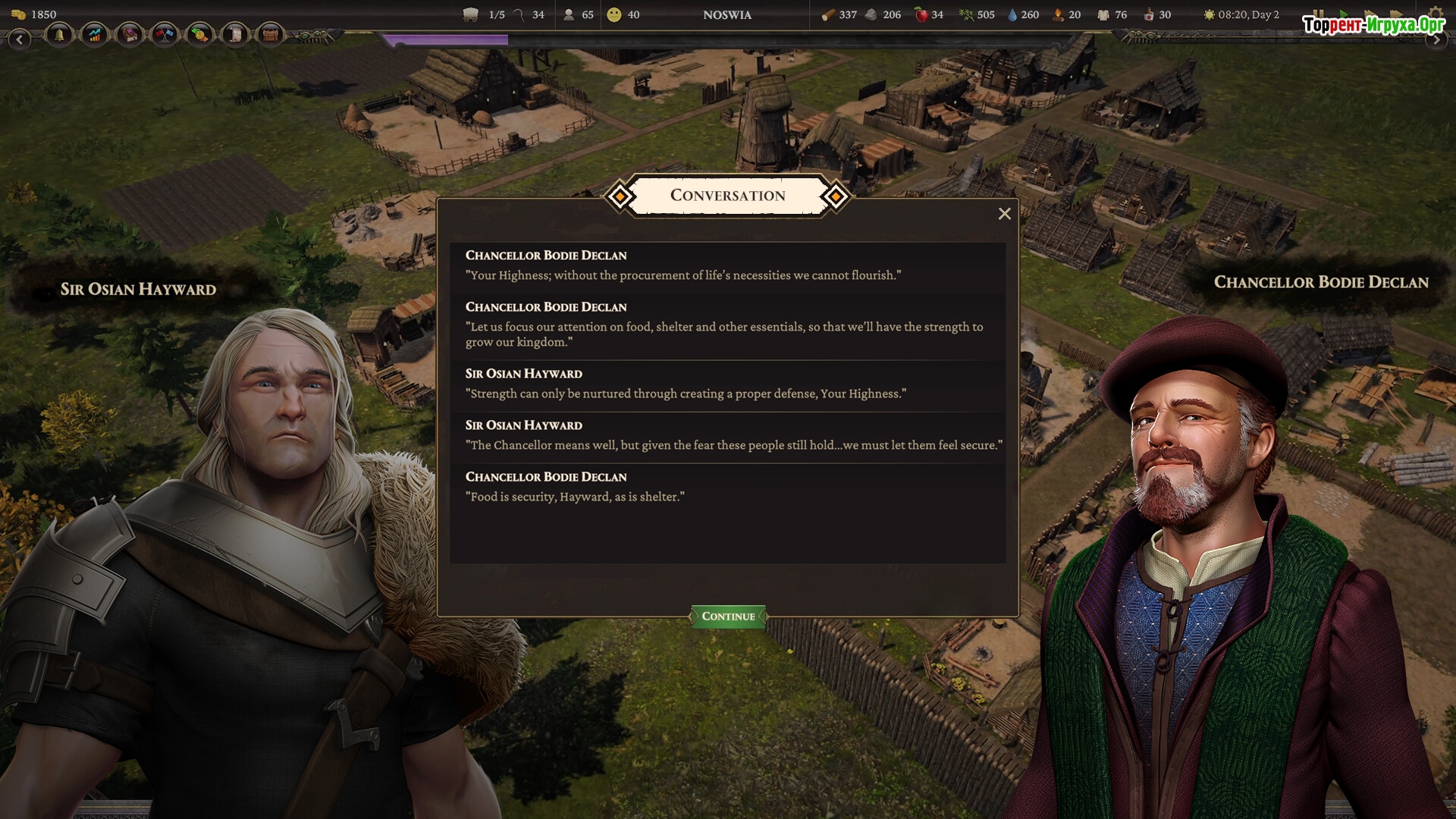
Task: Open the purple gem box panel
Action: [130, 35]
